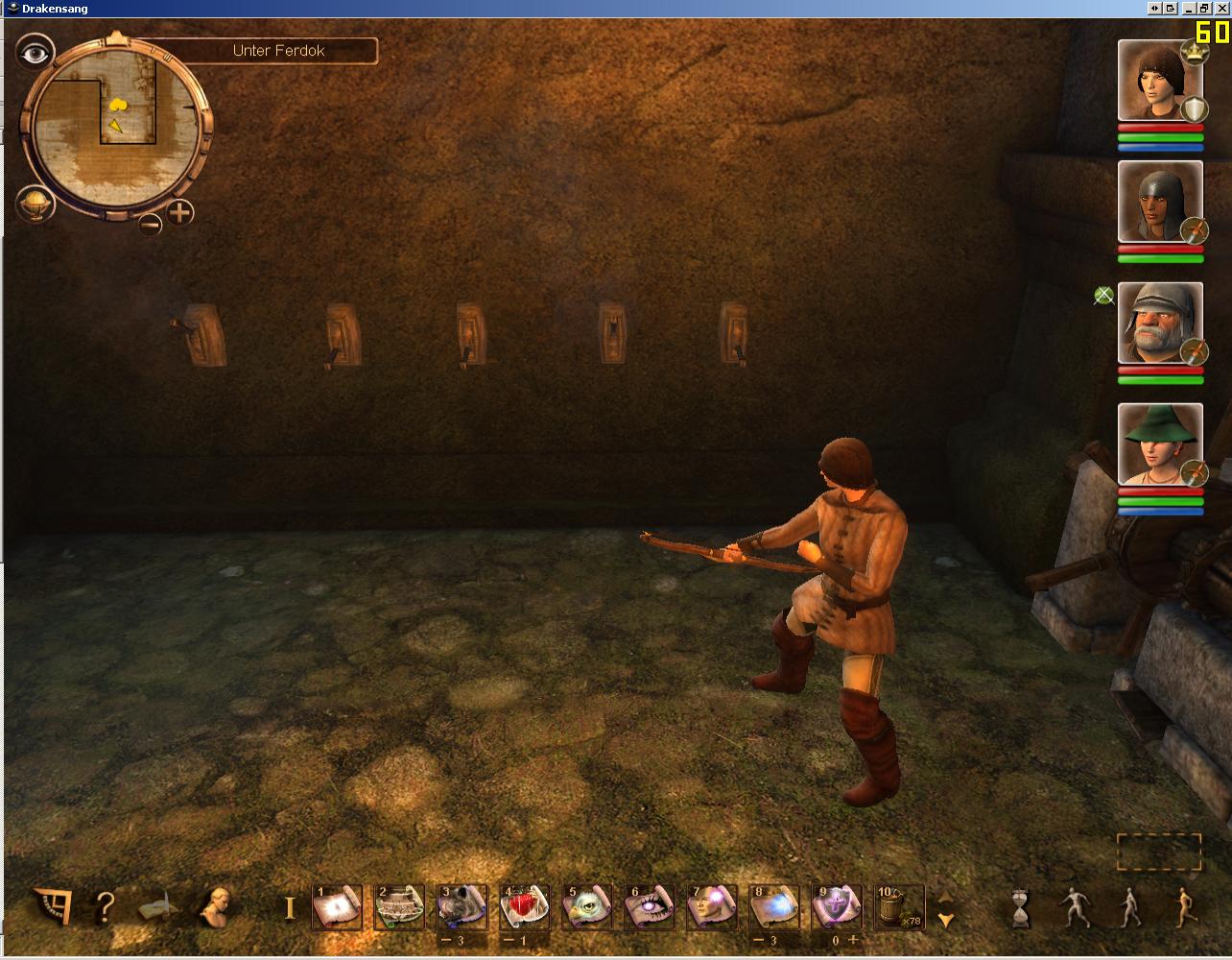Open the world map globe button

[35, 204]
